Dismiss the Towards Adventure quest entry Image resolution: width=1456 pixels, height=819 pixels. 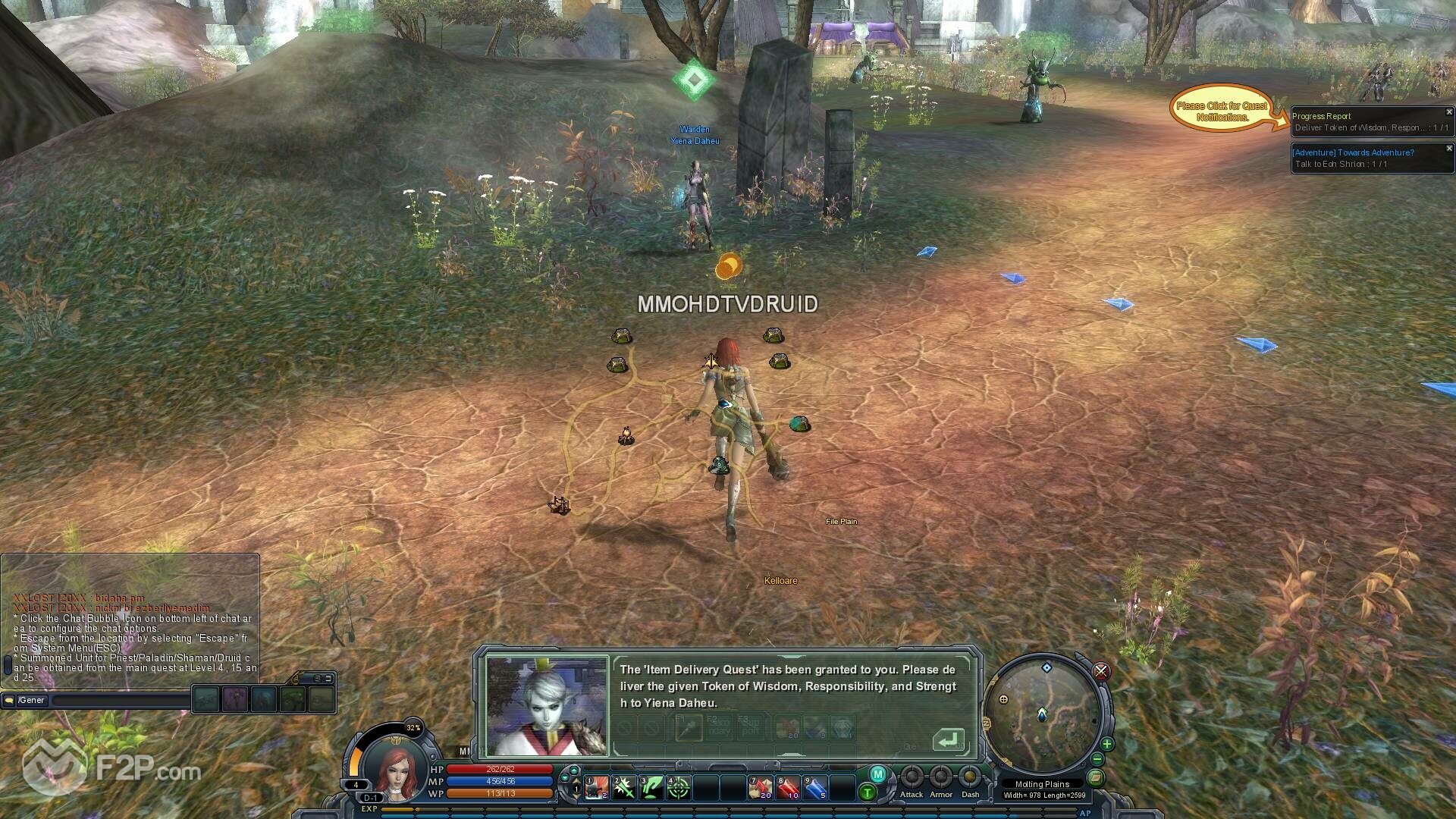click(x=1449, y=149)
